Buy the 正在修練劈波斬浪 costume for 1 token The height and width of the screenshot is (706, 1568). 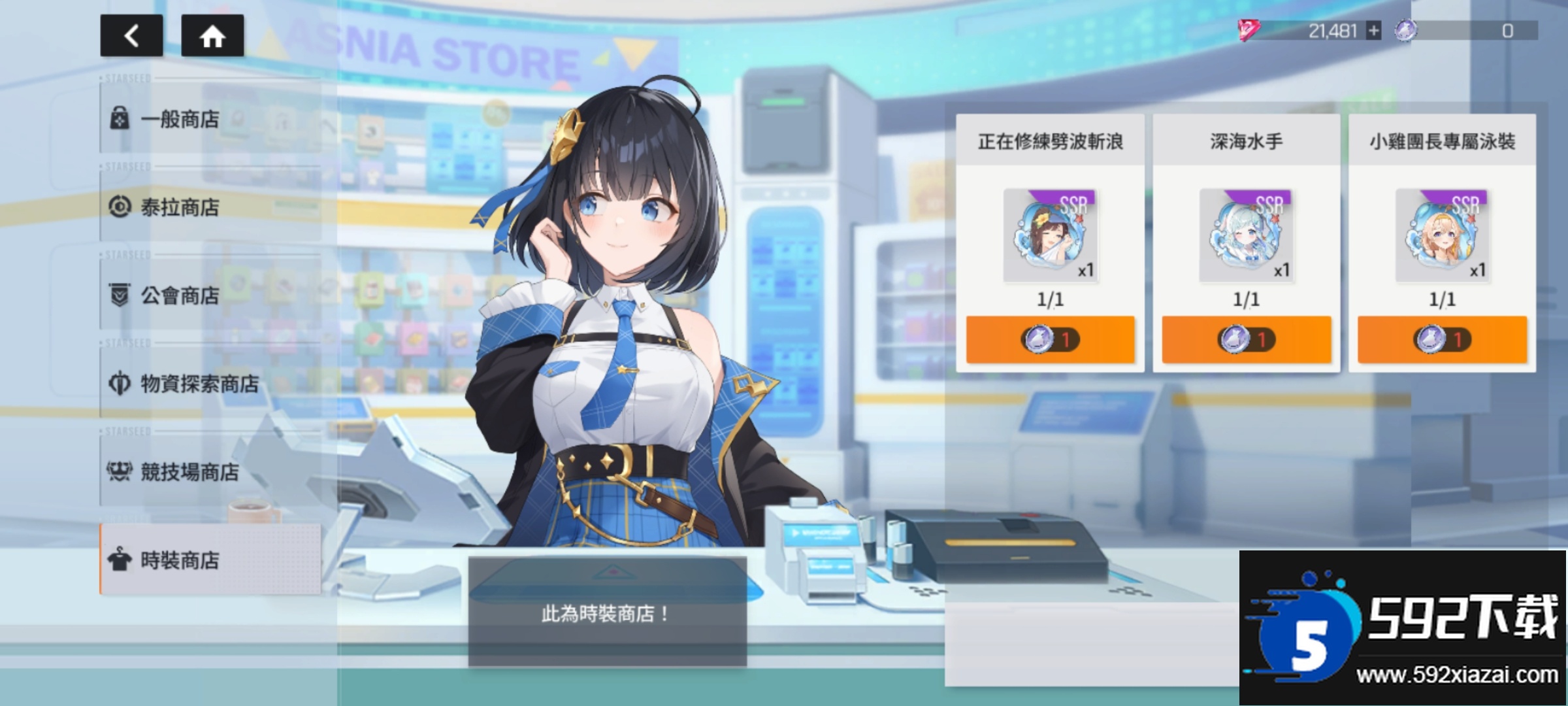click(x=1050, y=340)
